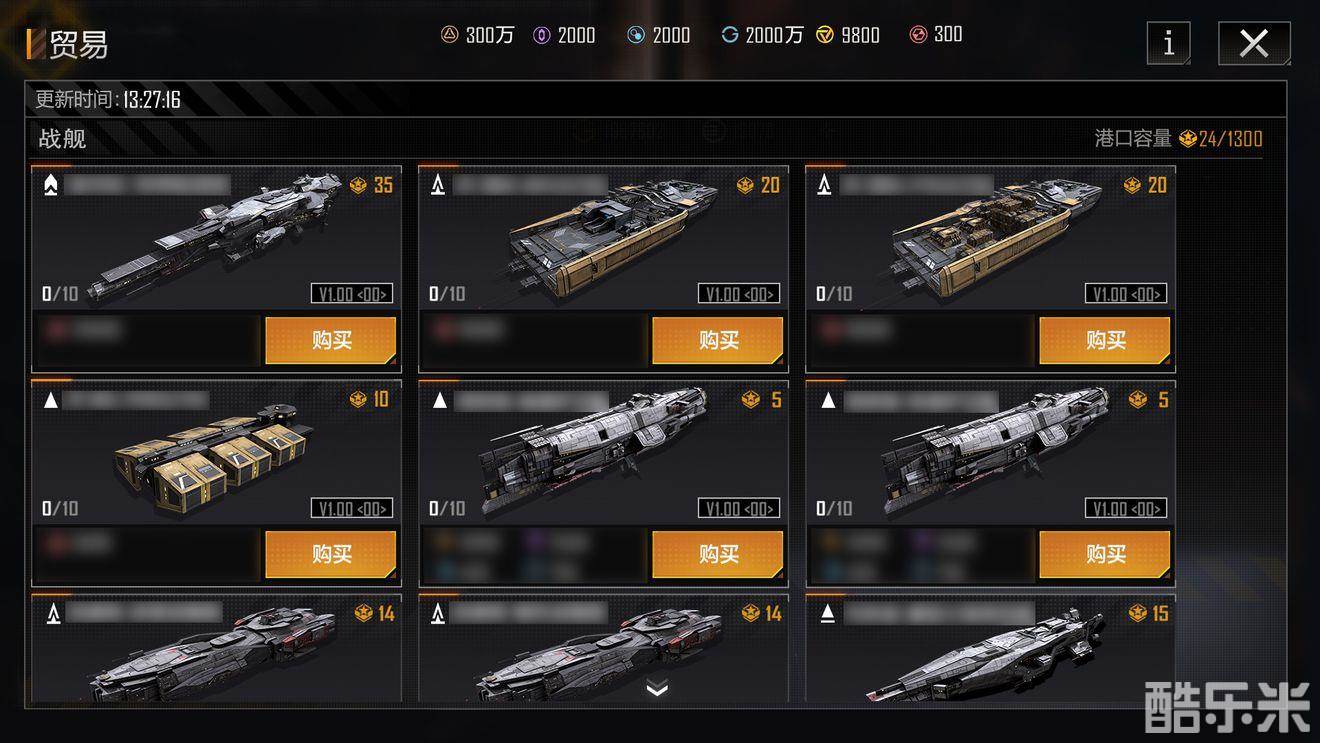Open the trade info panel
Viewport: 1320px width, 743px height.
(x=1168, y=43)
